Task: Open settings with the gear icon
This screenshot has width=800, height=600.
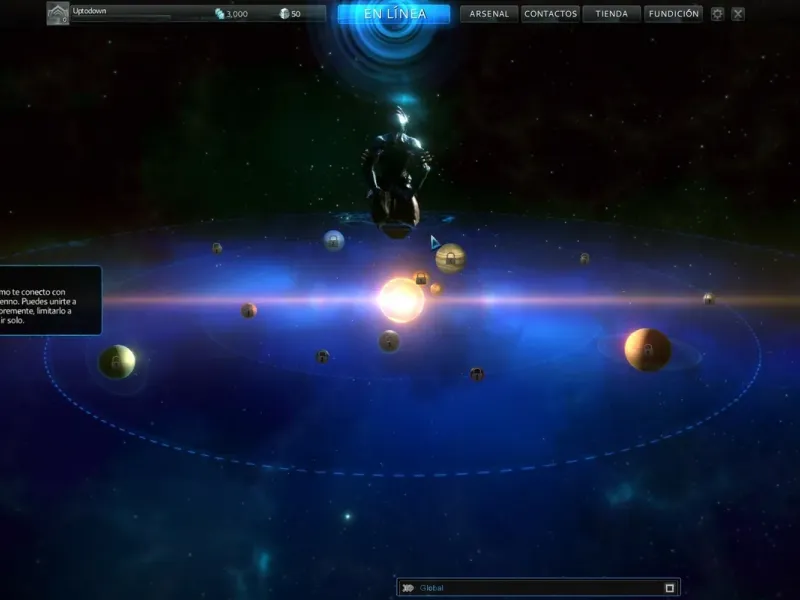Action: (x=717, y=14)
